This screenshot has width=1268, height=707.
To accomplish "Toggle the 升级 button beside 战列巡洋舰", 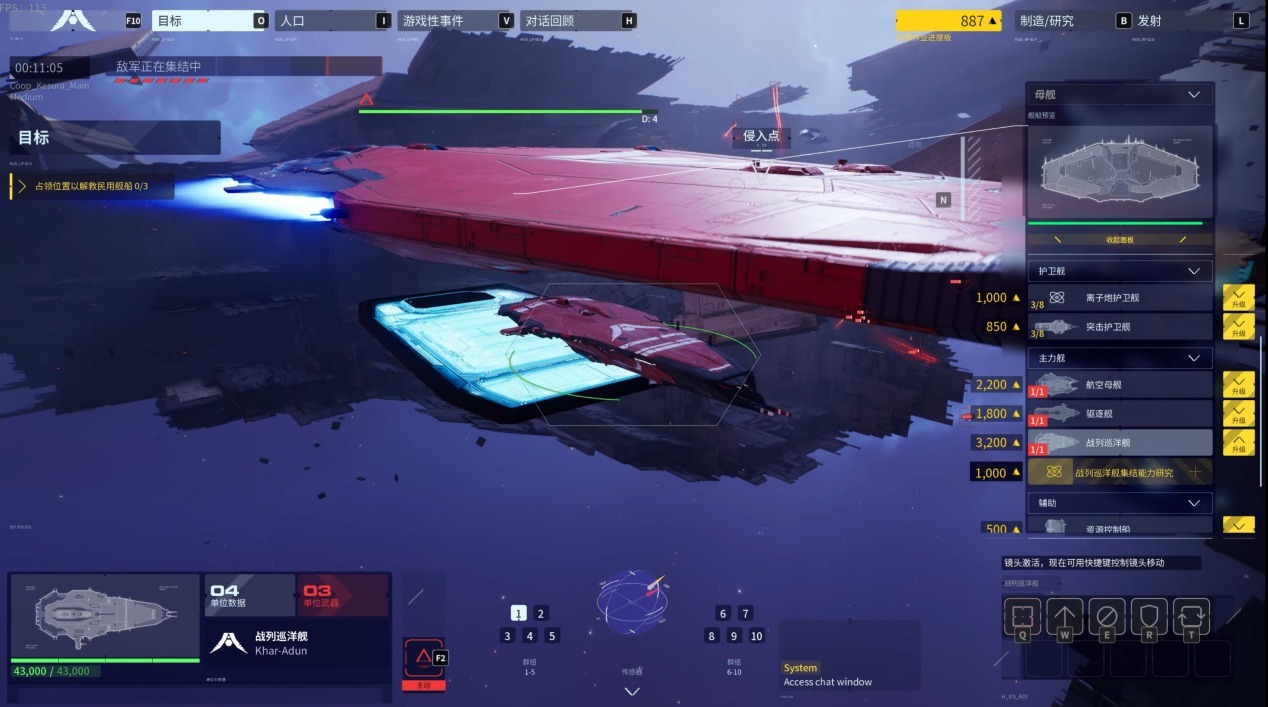I will point(1238,442).
